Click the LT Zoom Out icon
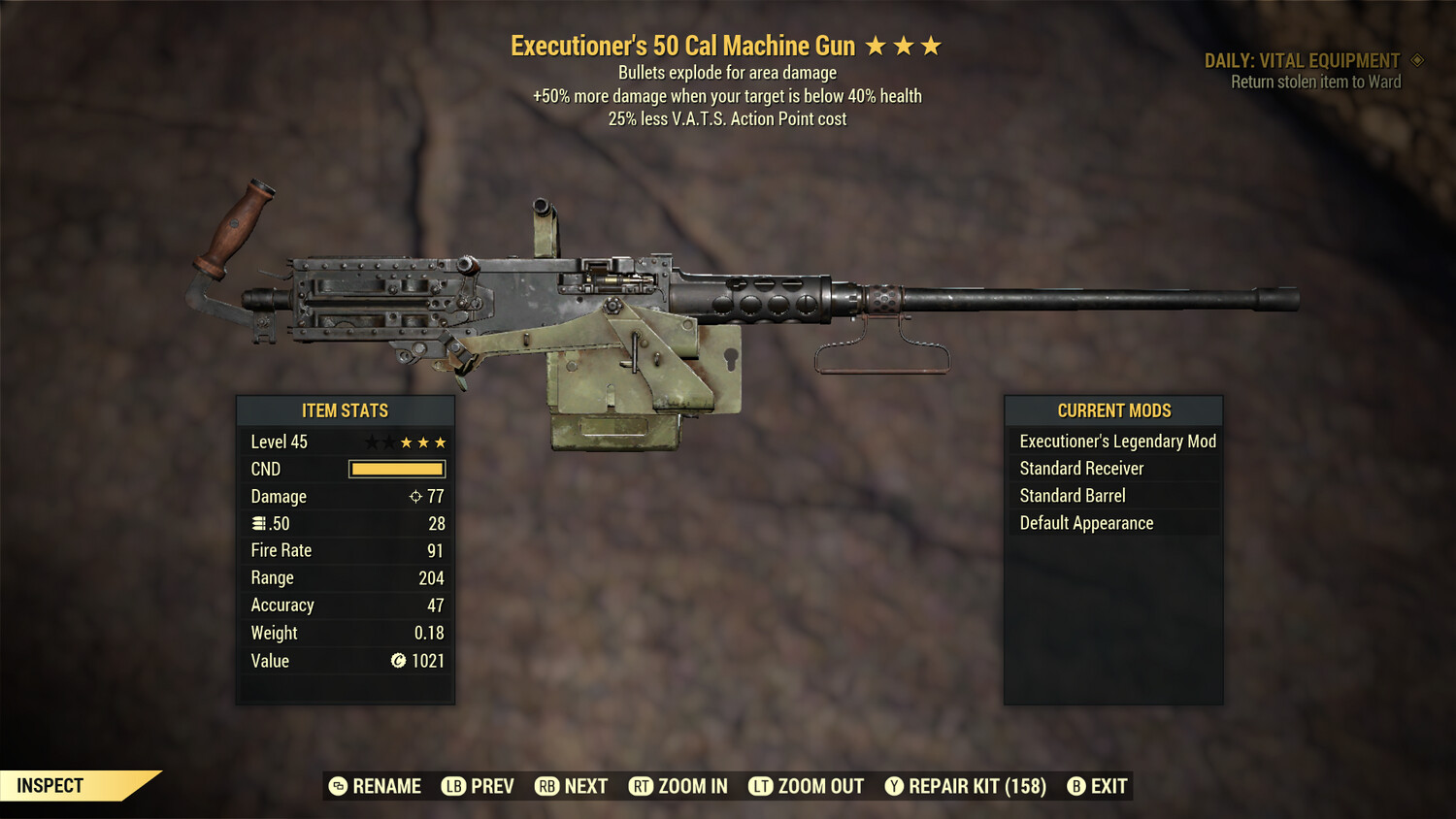Viewport: 1456px width, 819px height. tap(762, 786)
